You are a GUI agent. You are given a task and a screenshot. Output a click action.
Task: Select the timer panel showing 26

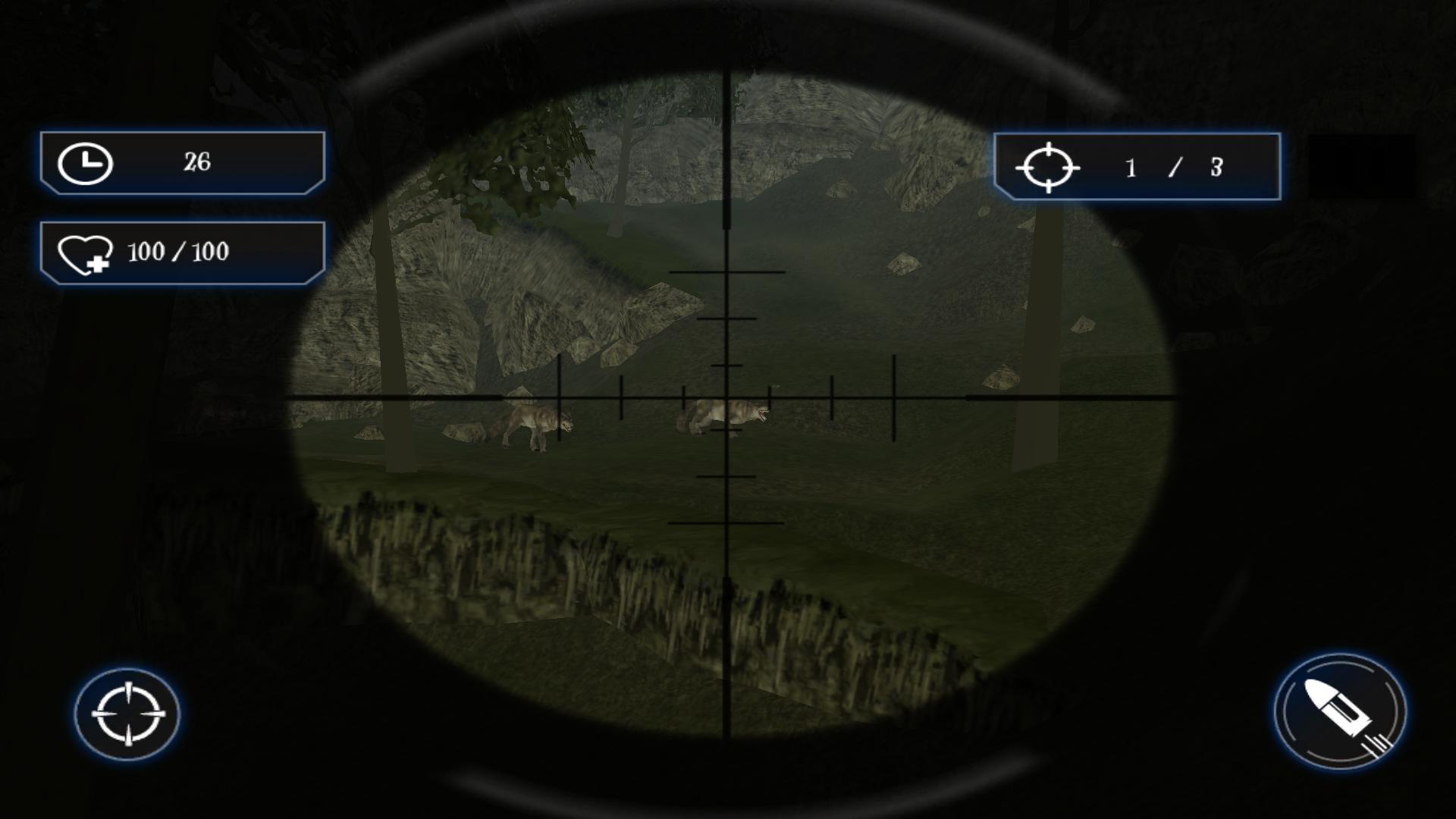coord(182,162)
